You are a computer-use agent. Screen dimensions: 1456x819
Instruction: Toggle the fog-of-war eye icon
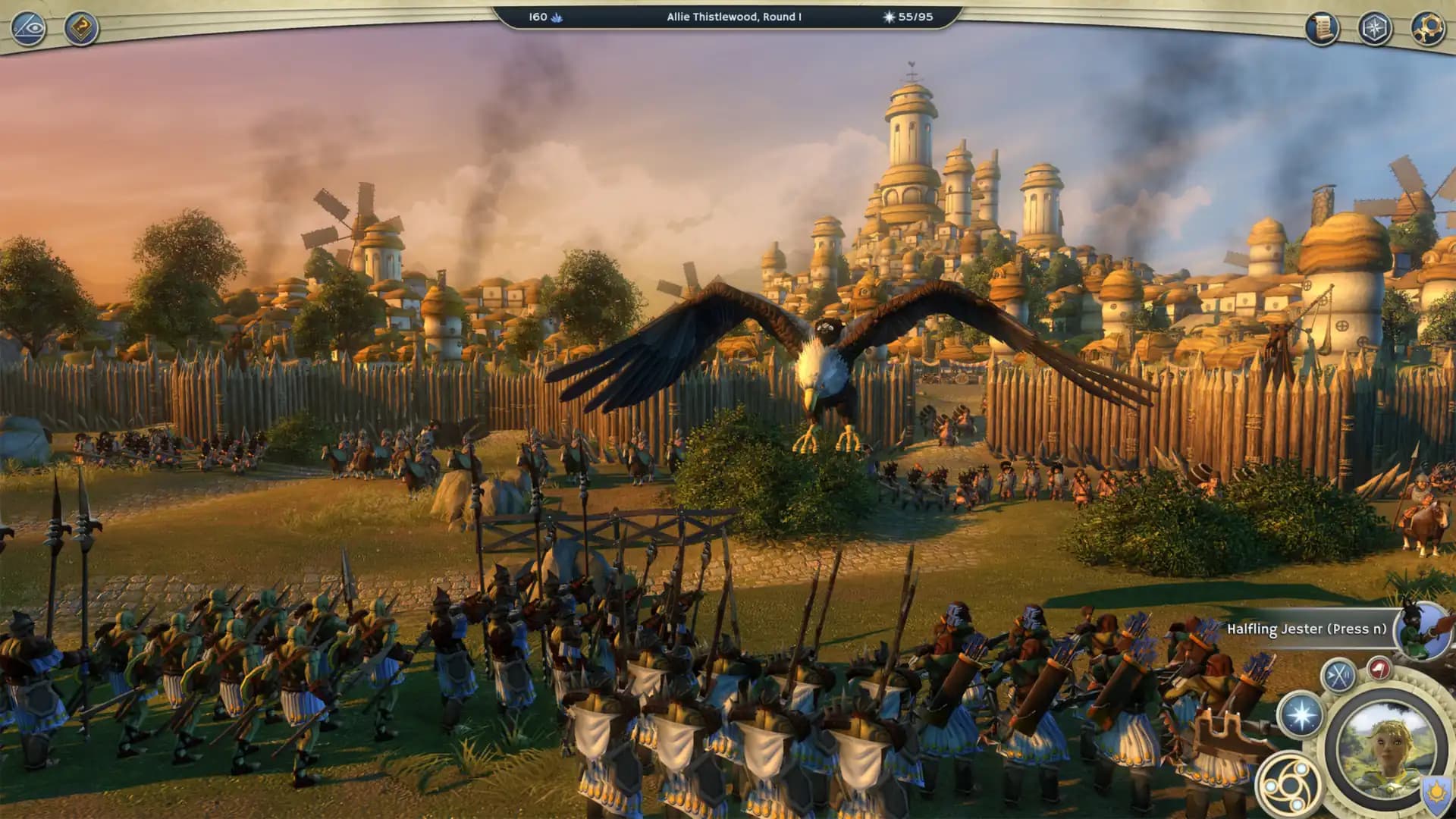coord(27,28)
